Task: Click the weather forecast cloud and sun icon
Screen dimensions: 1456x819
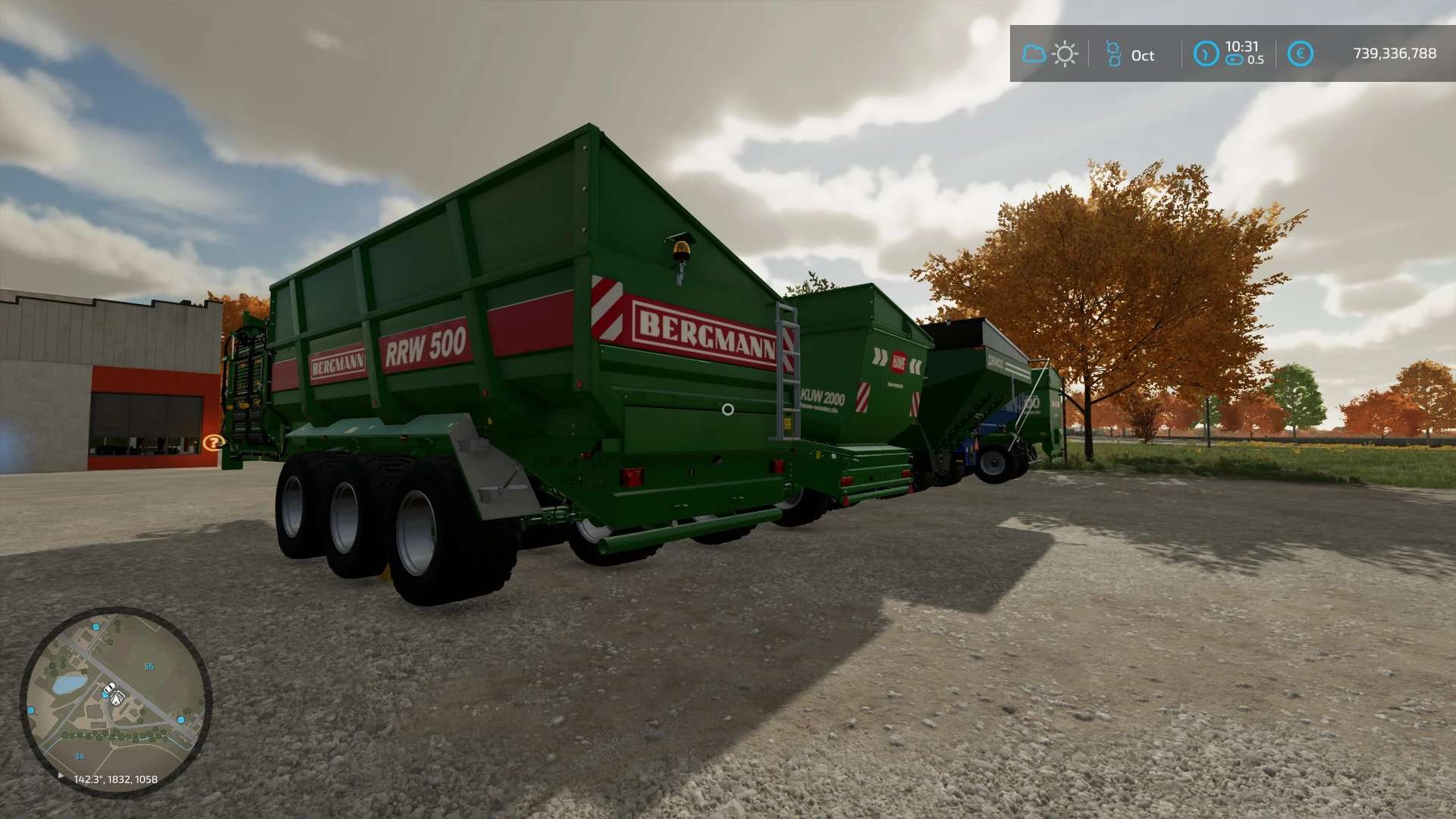Action: tap(1050, 54)
